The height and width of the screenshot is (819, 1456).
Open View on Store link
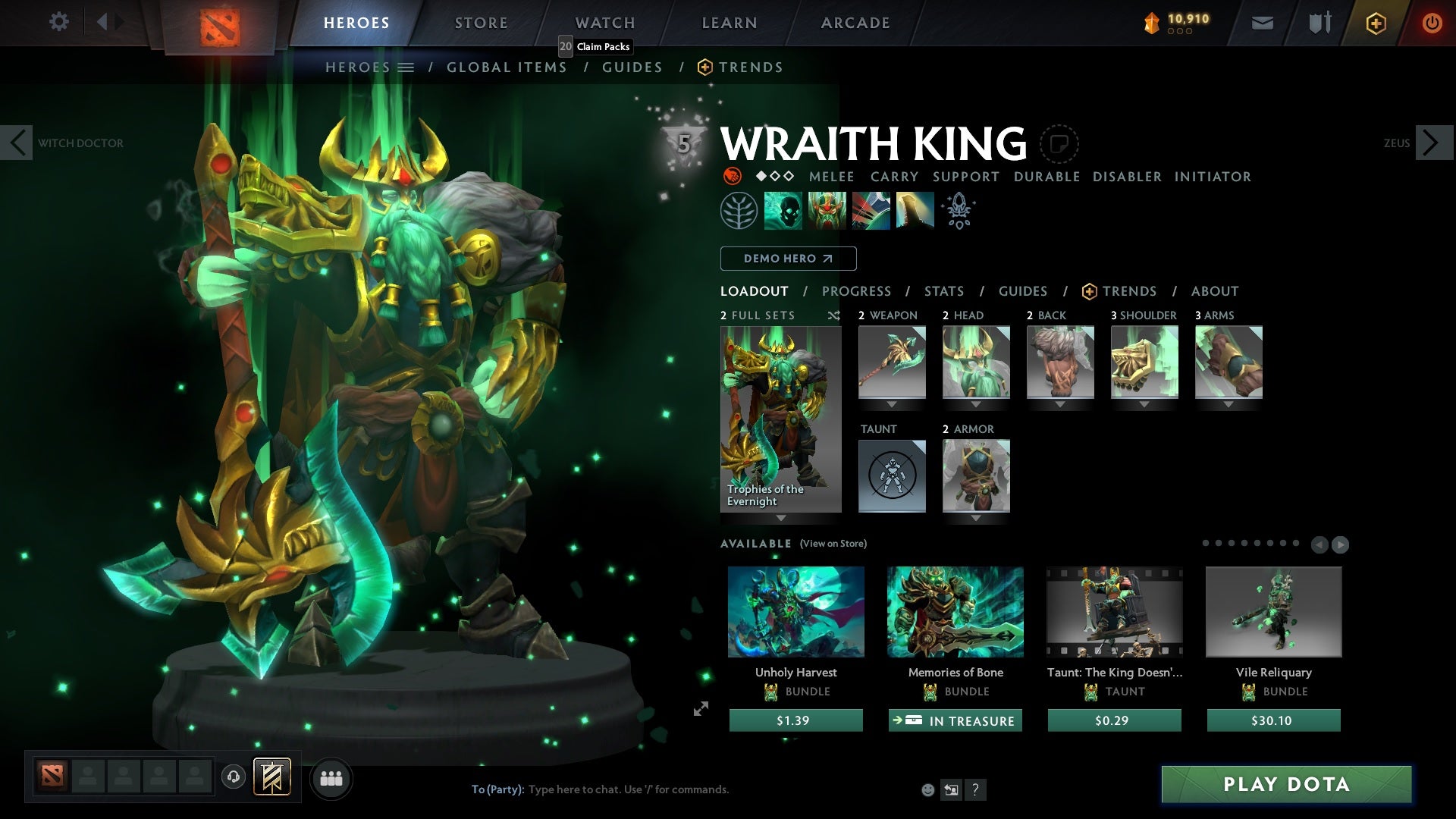click(833, 544)
